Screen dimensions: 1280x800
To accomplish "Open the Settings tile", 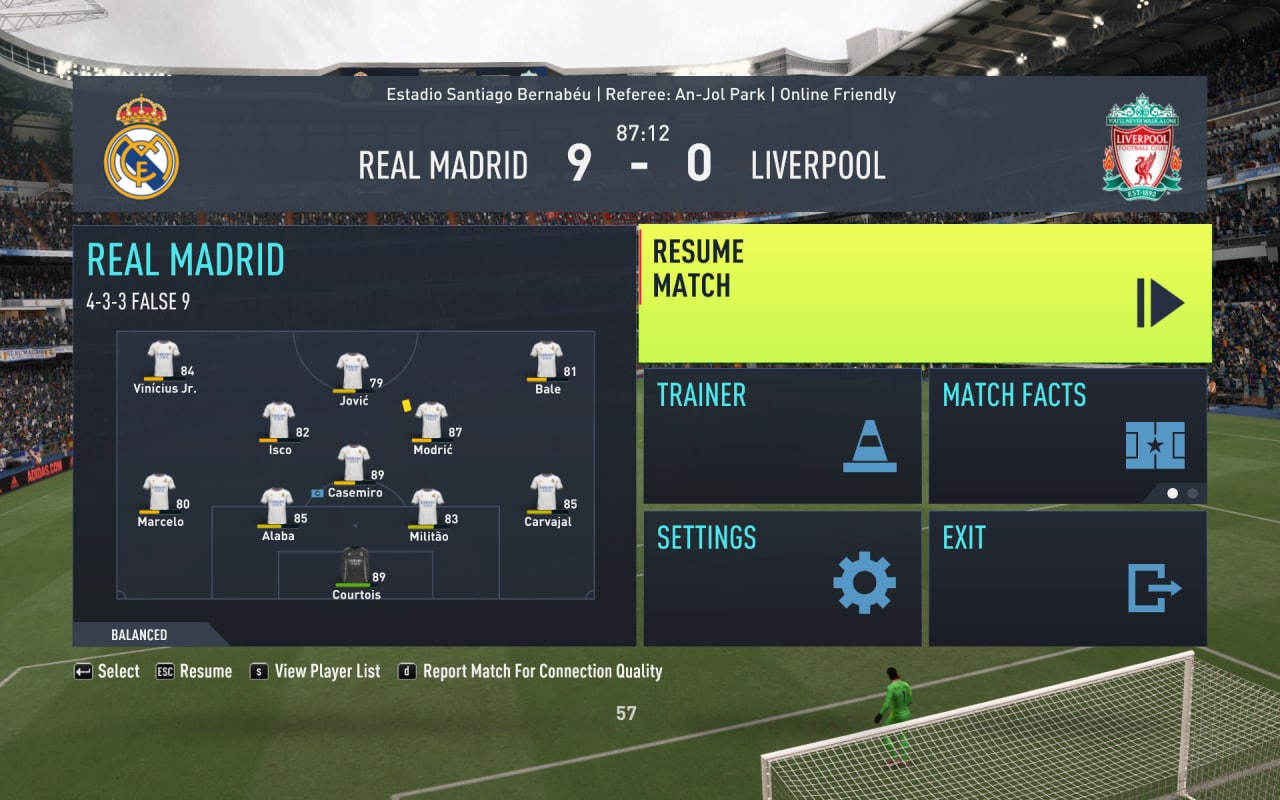I will click(x=782, y=578).
